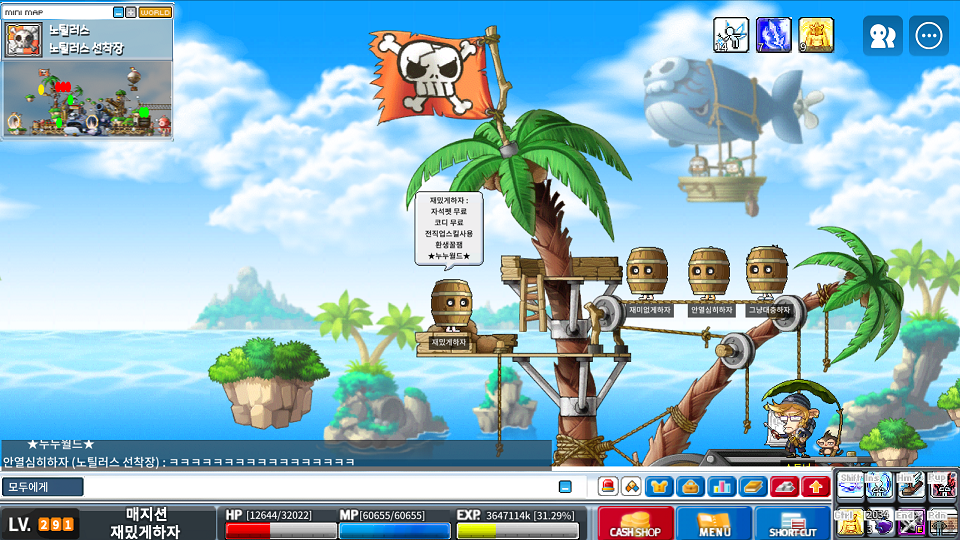Open the Cash Shop

click(633, 523)
